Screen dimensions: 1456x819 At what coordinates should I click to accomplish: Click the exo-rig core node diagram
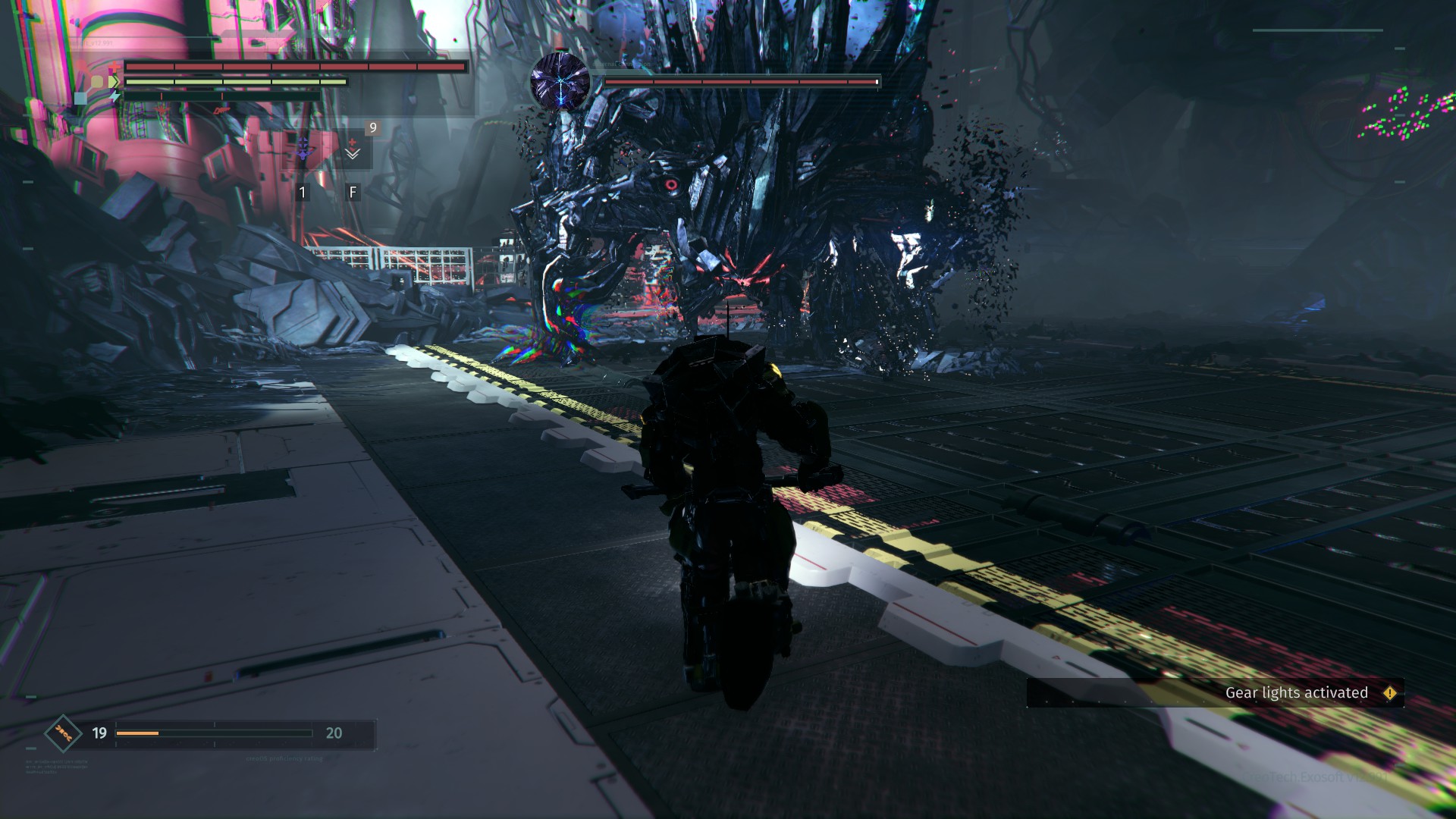96,85
